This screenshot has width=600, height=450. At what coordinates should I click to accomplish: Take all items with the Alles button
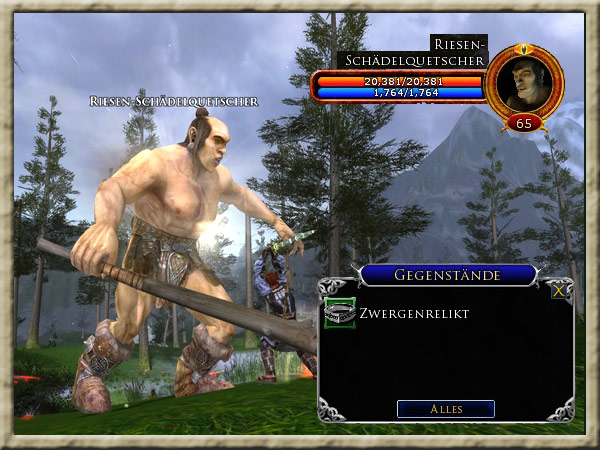pos(445,409)
